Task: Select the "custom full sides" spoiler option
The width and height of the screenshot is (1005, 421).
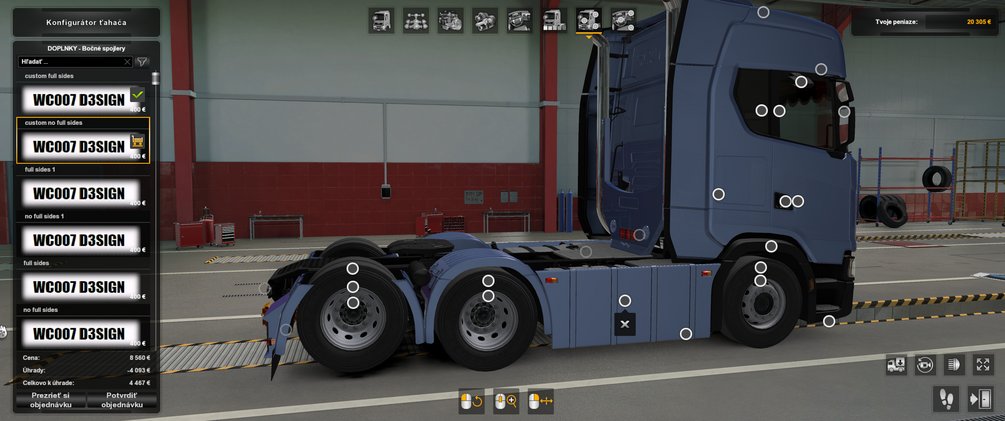Action: pos(80,99)
